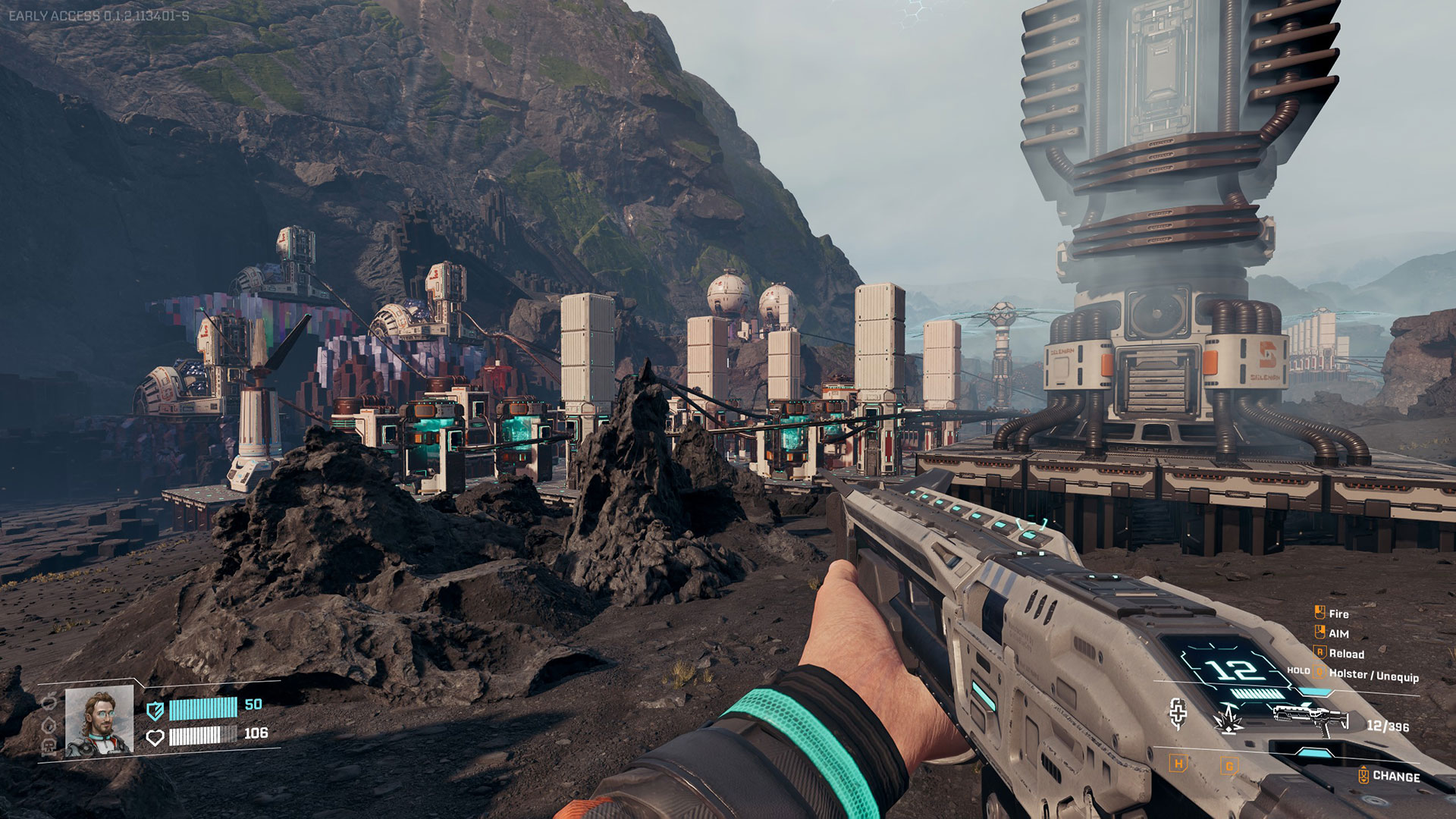Click the apple hunger status icon
Viewport: 1456px width, 819px height.
49,701
